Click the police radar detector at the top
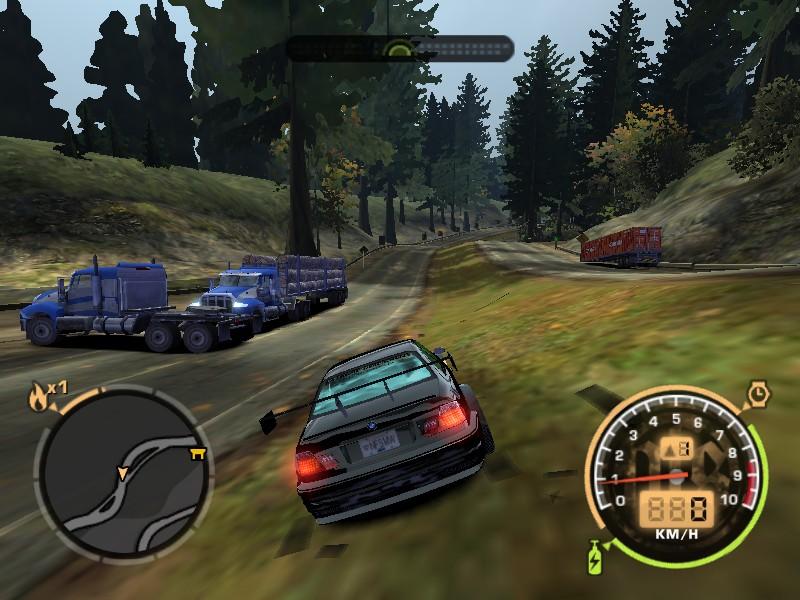 point(400,48)
